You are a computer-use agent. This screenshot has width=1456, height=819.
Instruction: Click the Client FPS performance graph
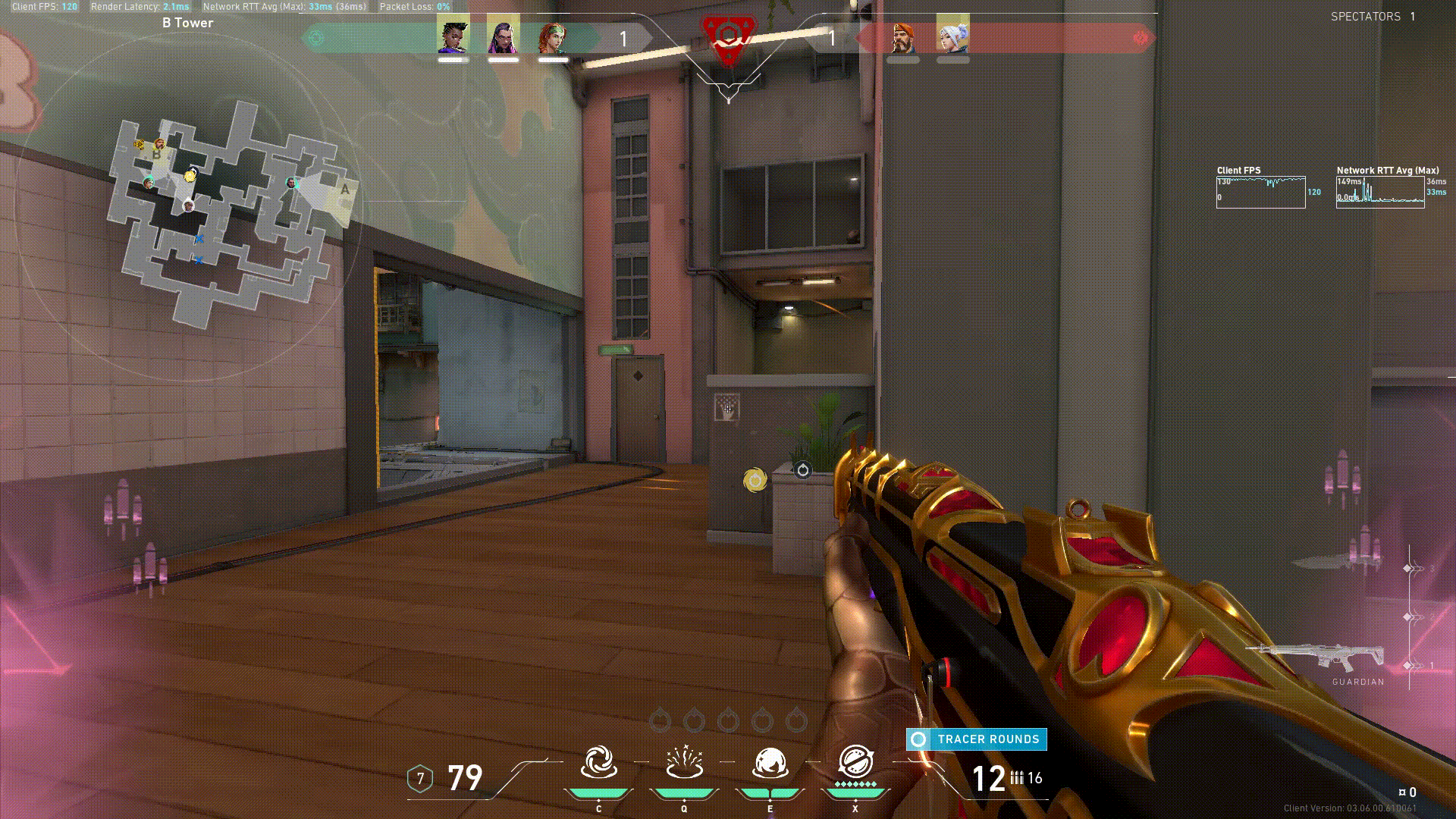point(1260,193)
